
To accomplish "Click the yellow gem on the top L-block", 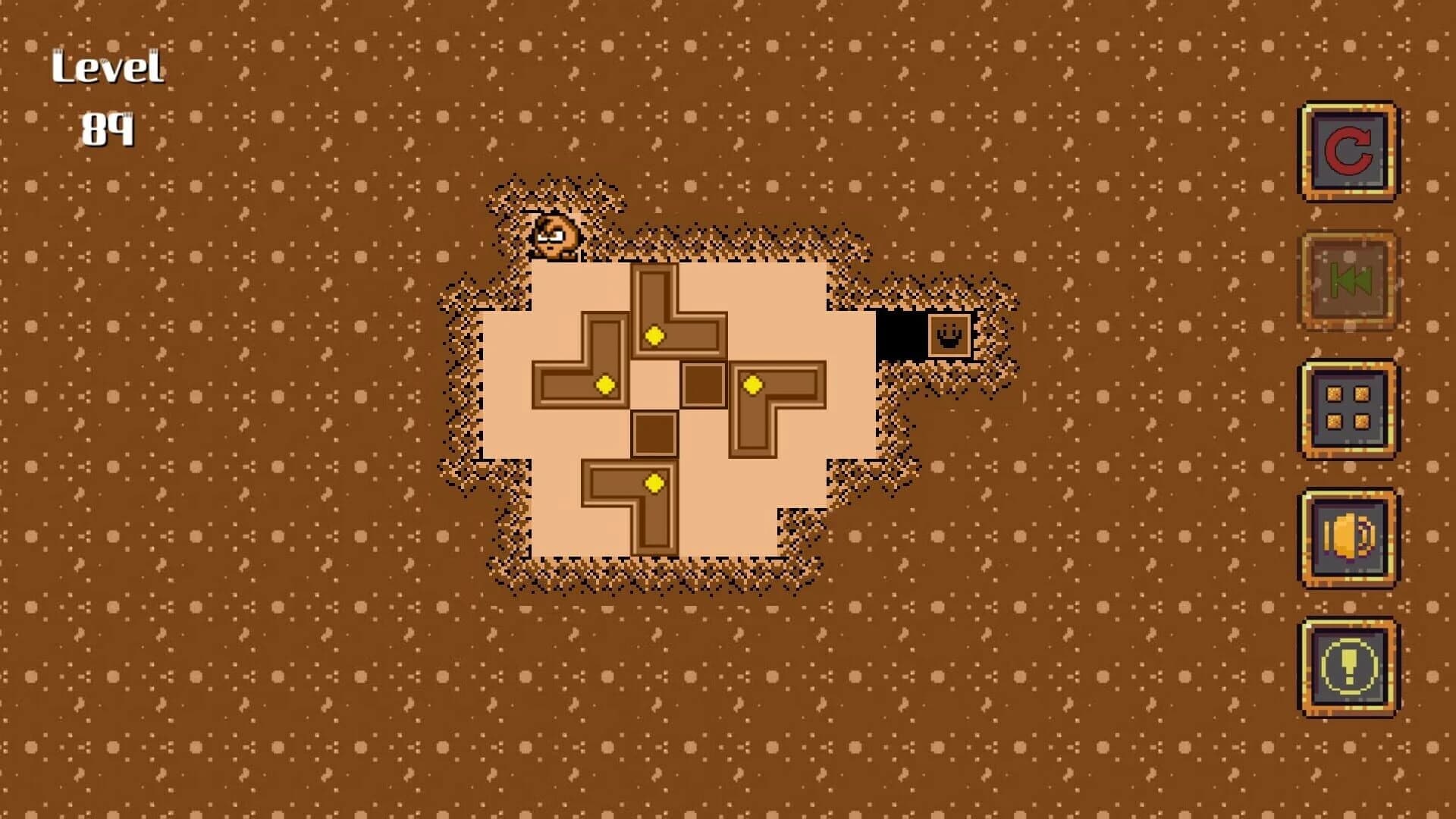I will (653, 334).
